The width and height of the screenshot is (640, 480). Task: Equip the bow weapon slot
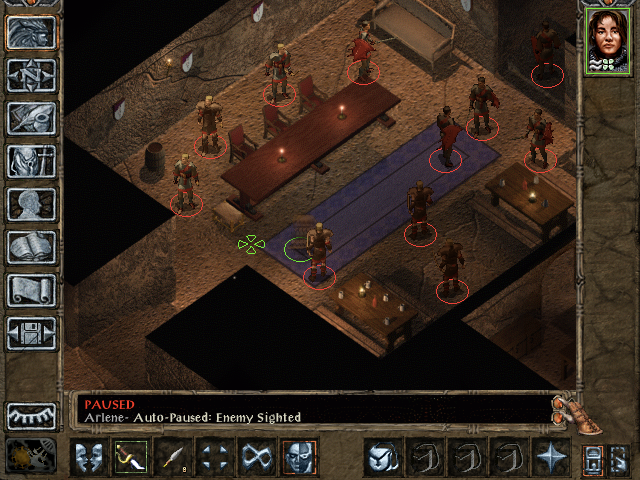(x=130, y=457)
